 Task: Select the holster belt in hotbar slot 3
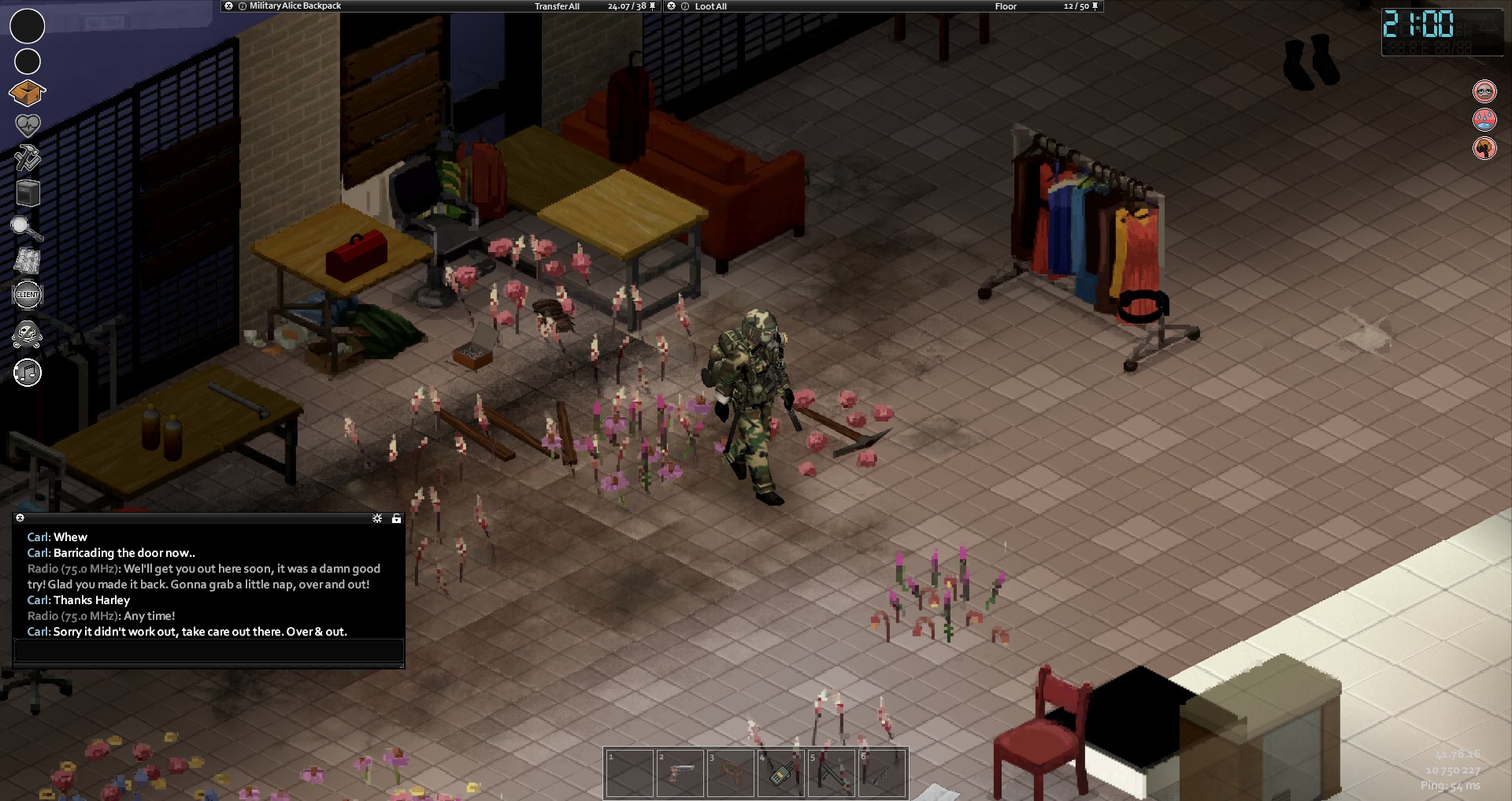730,773
